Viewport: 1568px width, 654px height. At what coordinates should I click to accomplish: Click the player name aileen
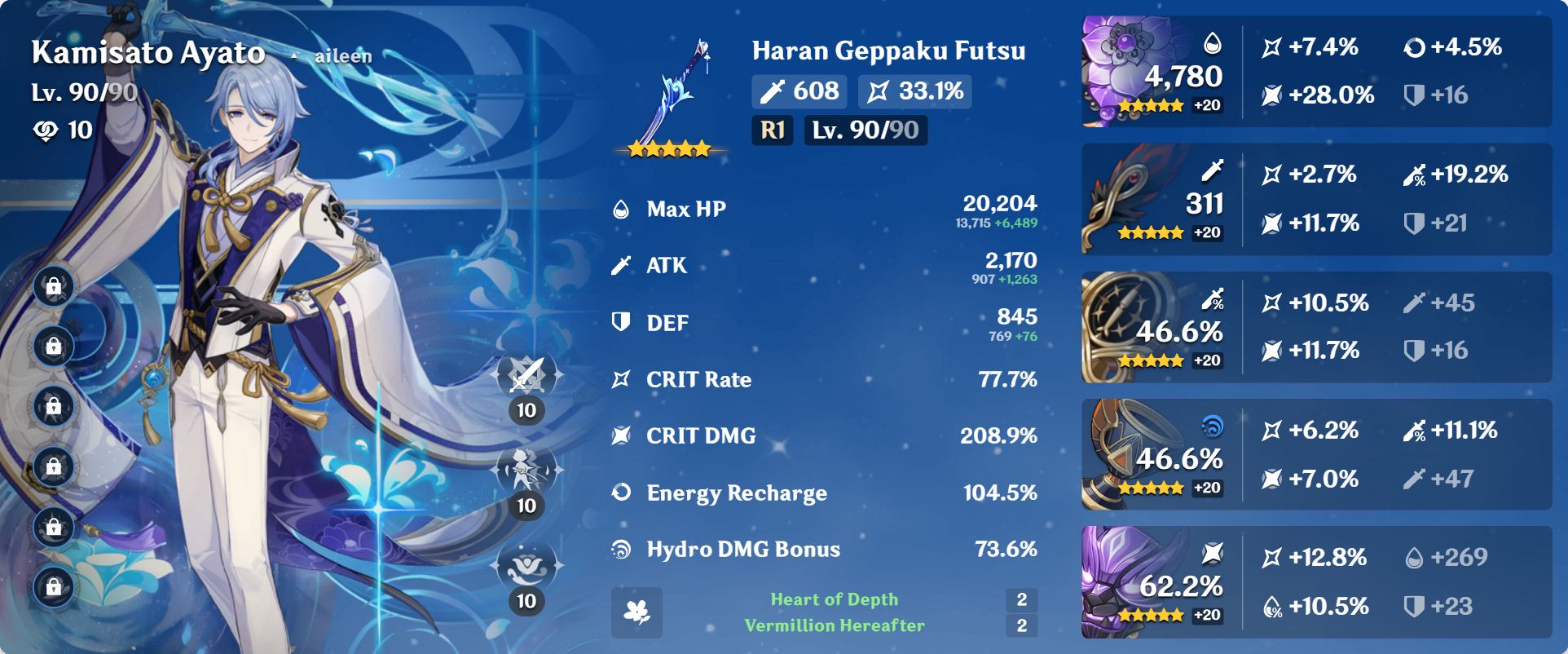click(341, 56)
